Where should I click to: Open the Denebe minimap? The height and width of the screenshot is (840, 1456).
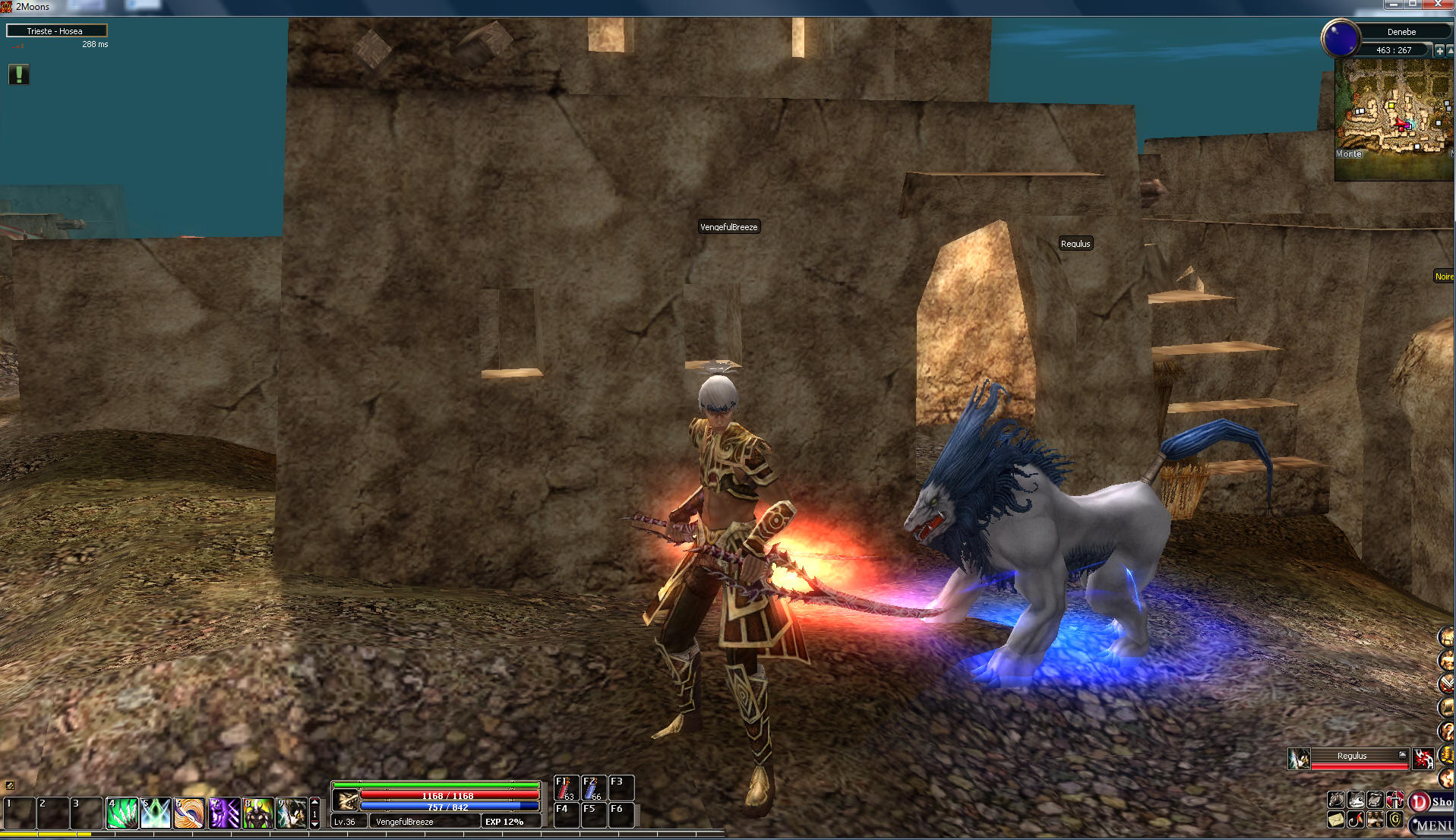click(1394, 119)
